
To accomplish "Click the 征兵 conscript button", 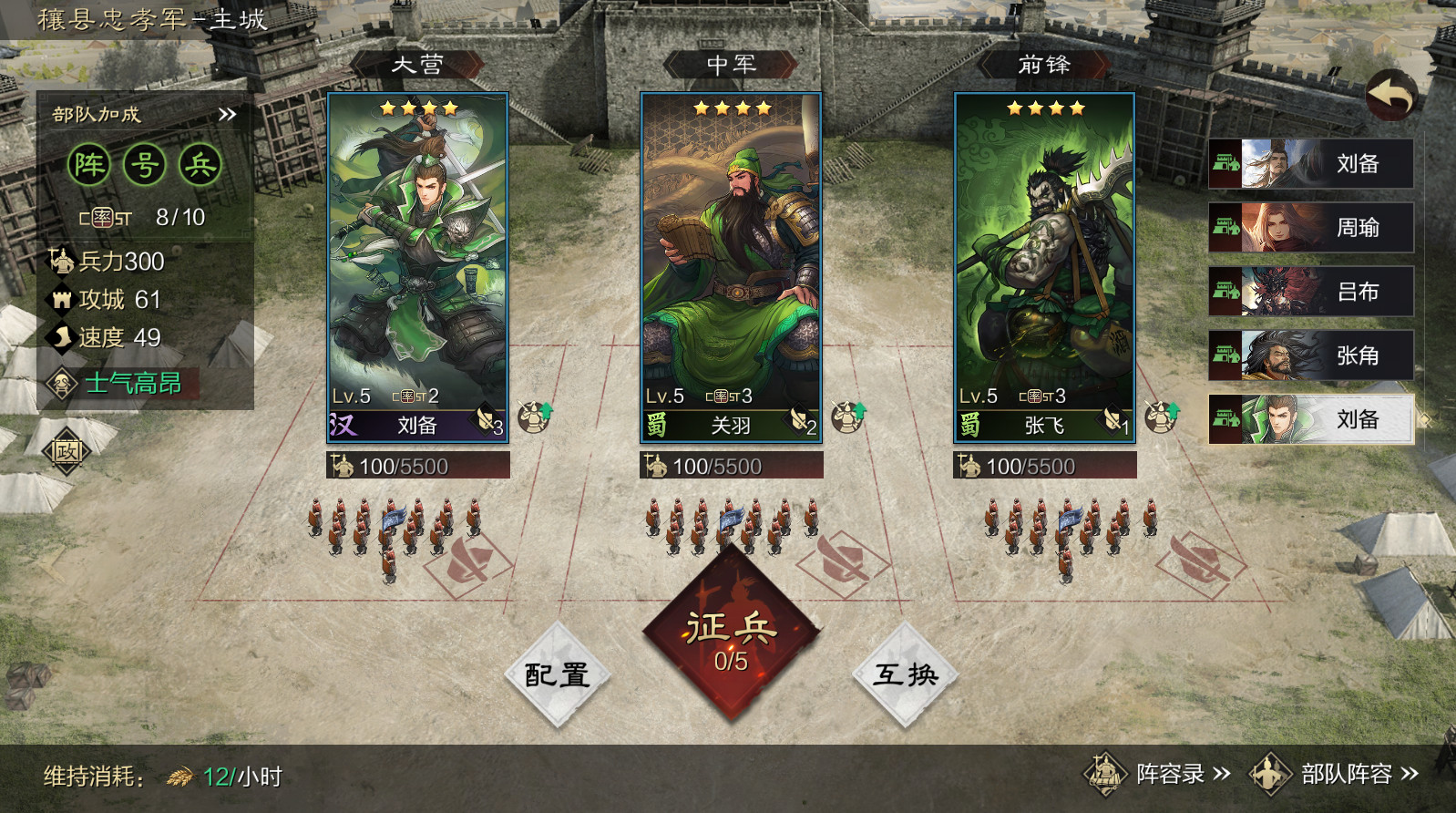I will [x=731, y=638].
